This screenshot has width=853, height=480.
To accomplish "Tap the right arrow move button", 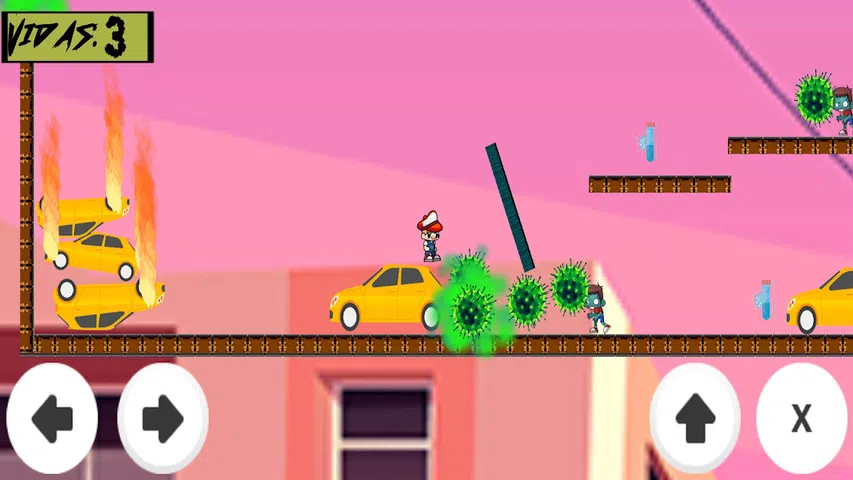I will point(163,418).
